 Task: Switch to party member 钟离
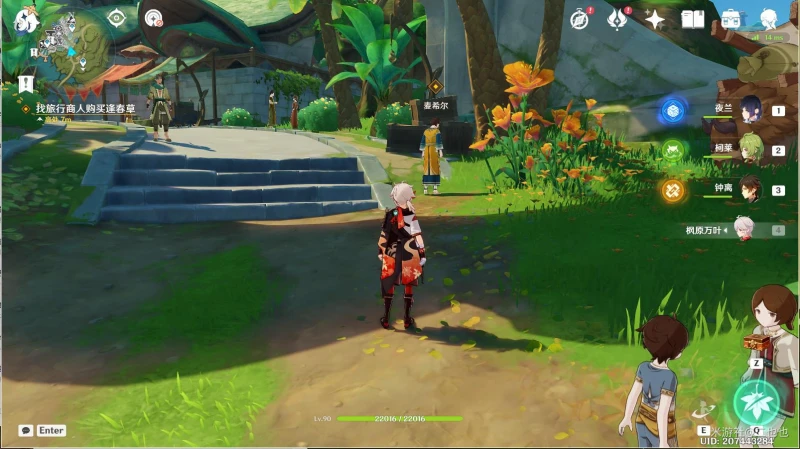coord(747,190)
